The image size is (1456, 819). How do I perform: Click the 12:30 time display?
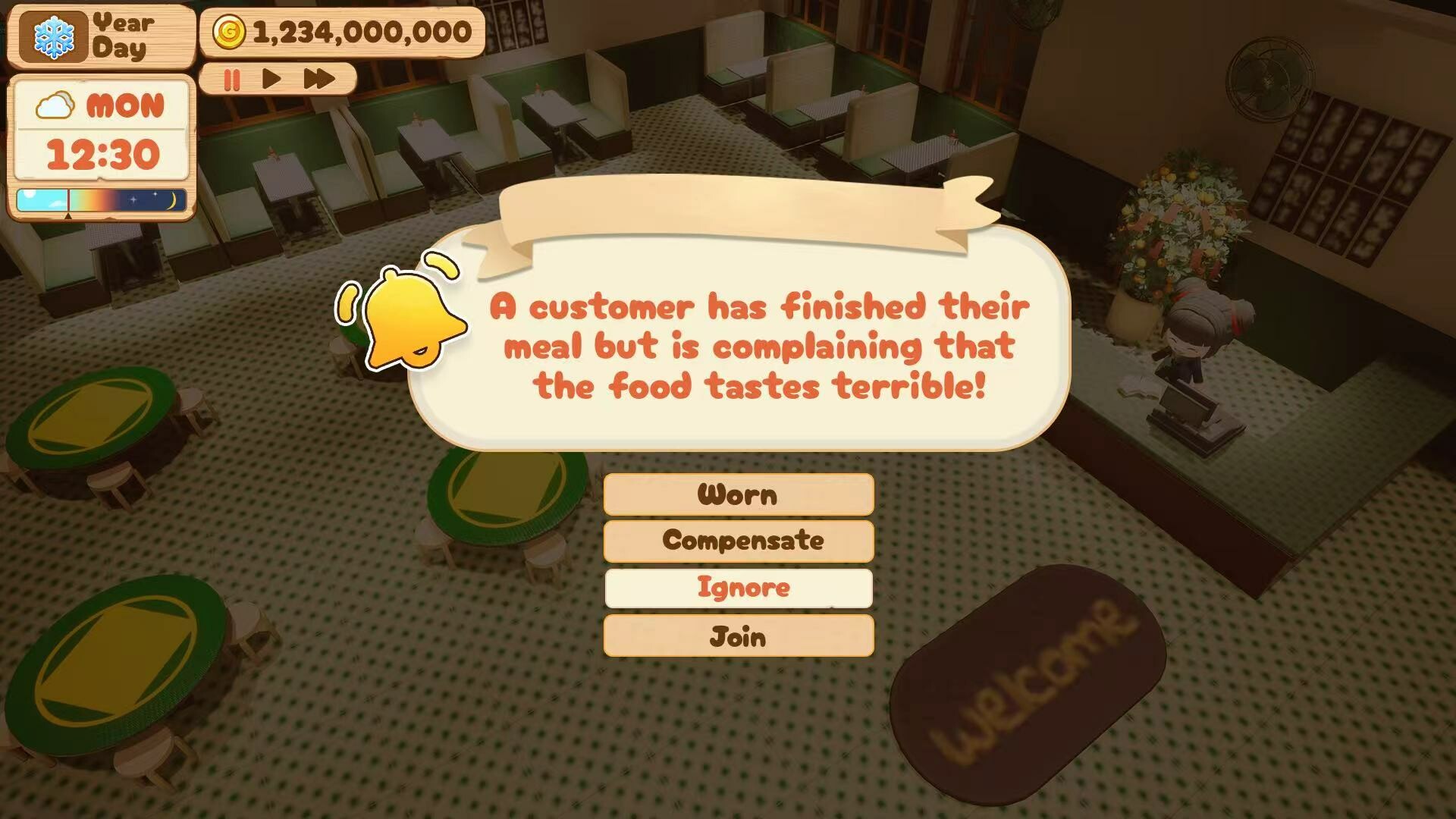pyautogui.click(x=102, y=155)
